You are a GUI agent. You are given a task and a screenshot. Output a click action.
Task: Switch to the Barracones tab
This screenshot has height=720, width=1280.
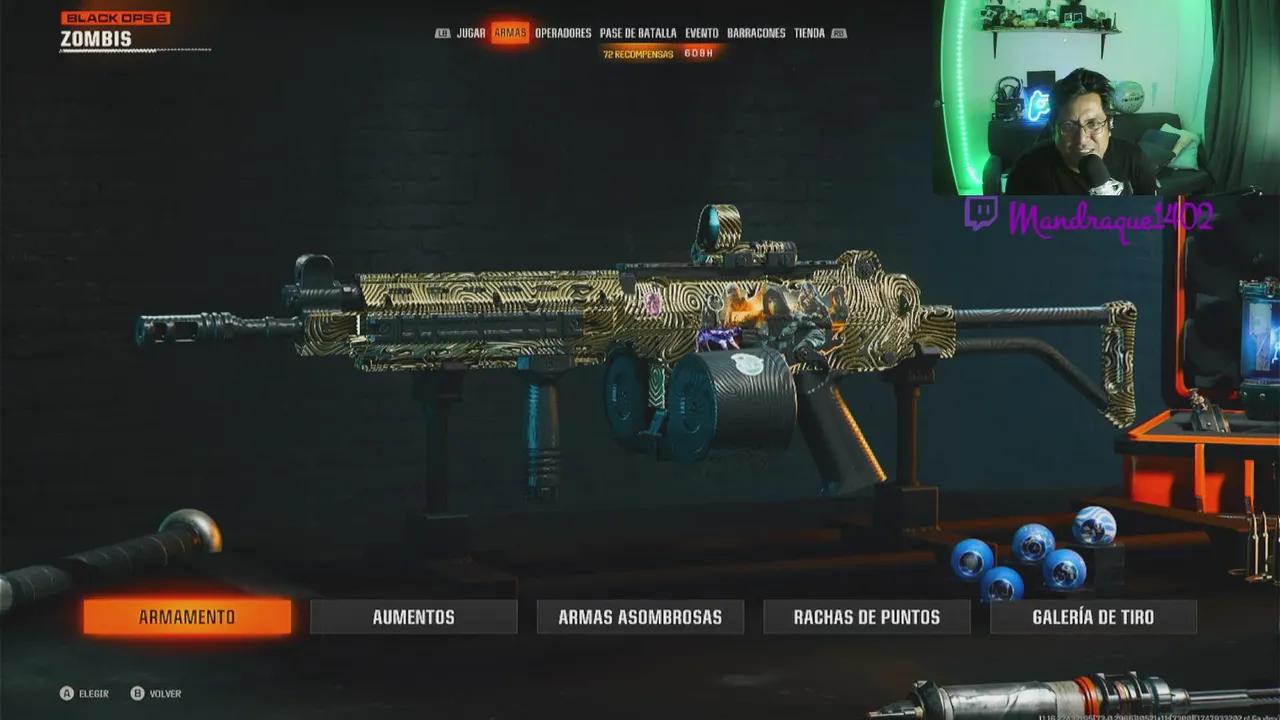(x=756, y=33)
